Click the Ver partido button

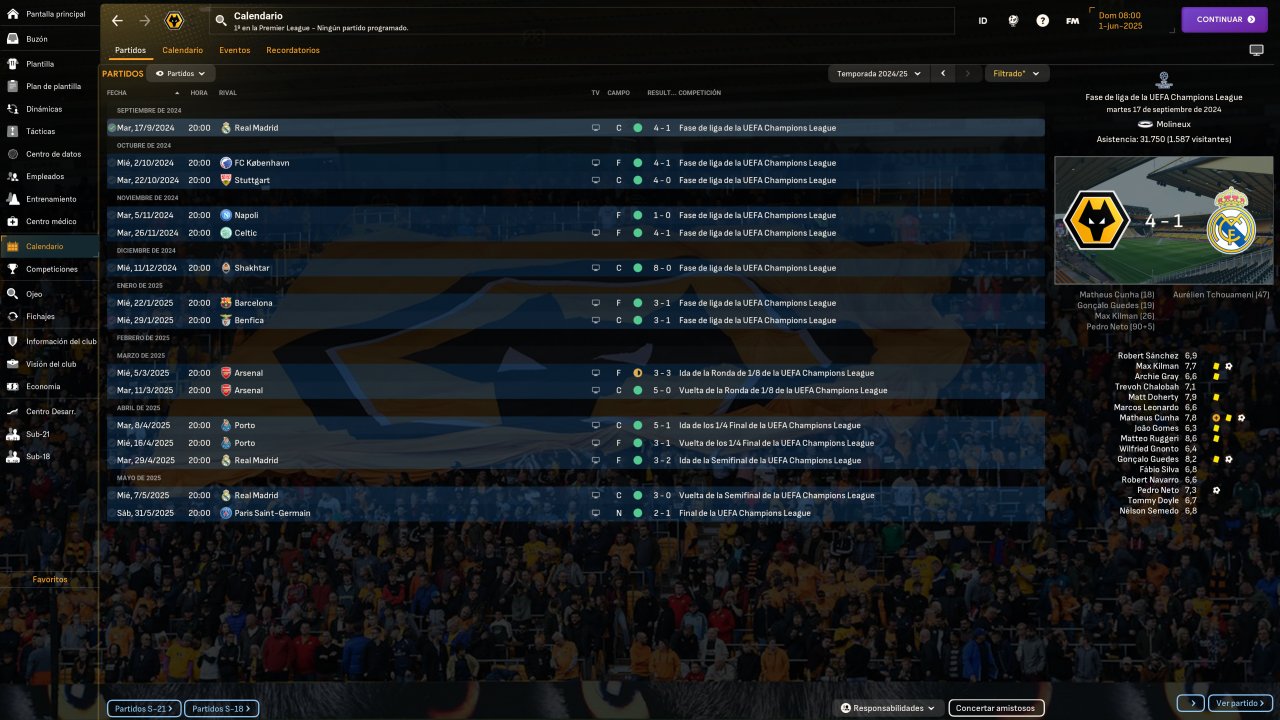click(1240, 703)
